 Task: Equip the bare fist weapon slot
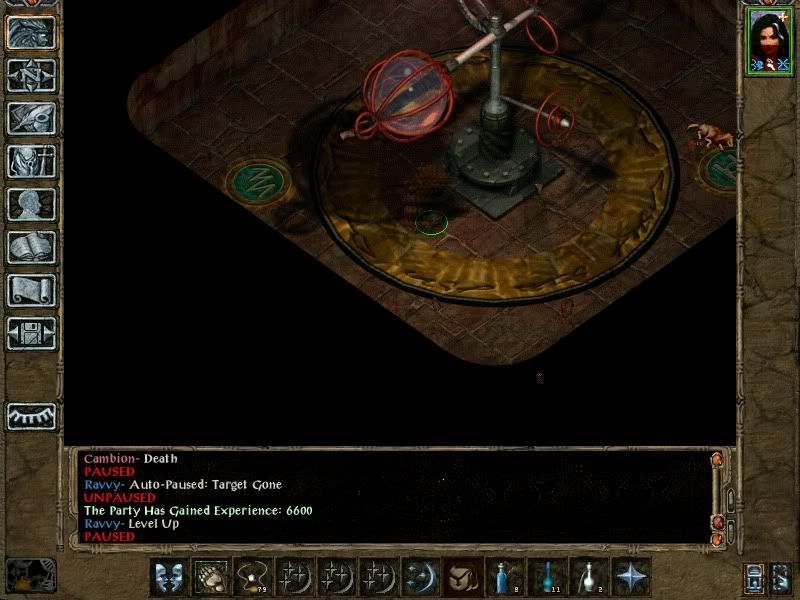(x=211, y=577)
